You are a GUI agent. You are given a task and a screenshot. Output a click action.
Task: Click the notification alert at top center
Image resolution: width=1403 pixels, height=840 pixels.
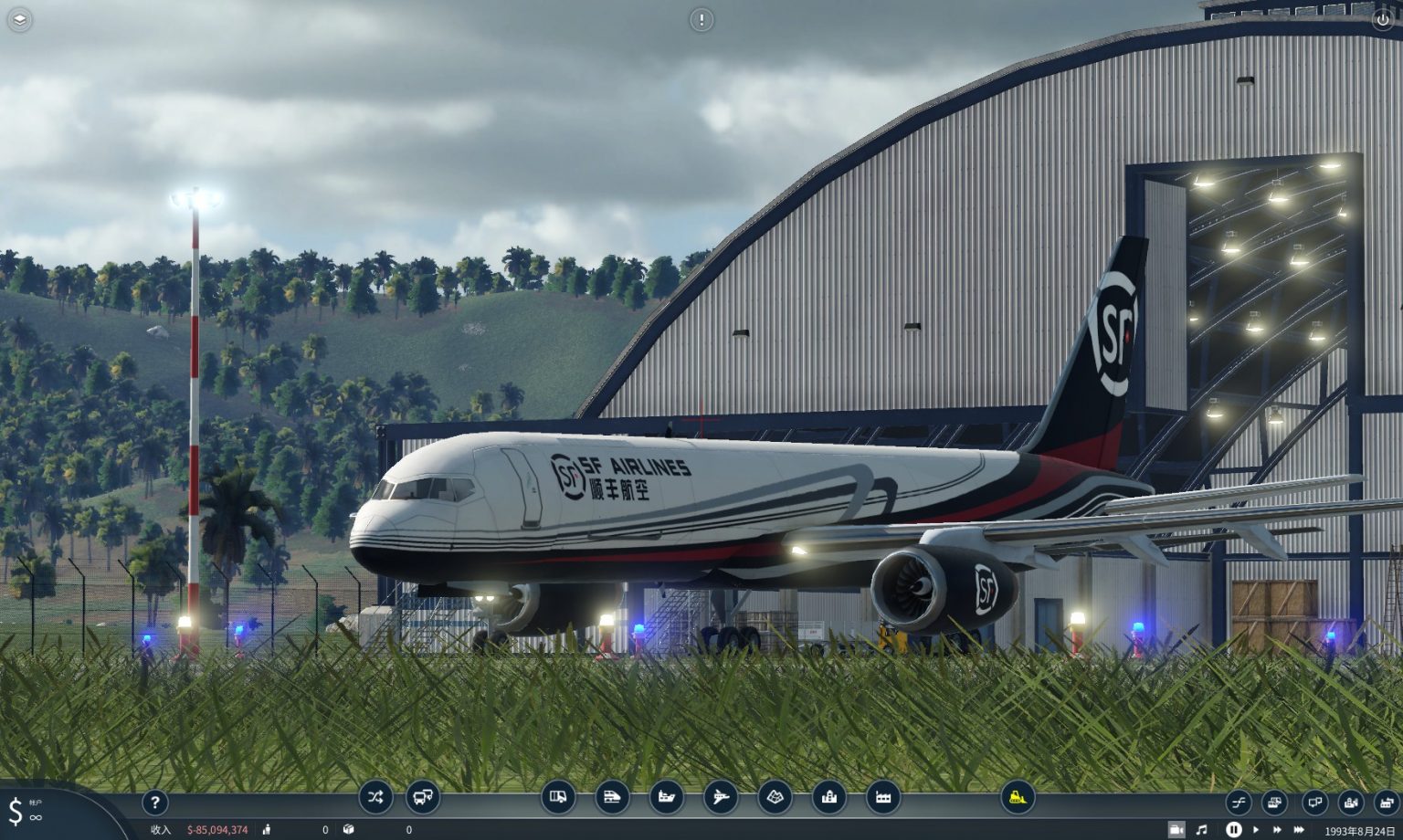[701, 20]
